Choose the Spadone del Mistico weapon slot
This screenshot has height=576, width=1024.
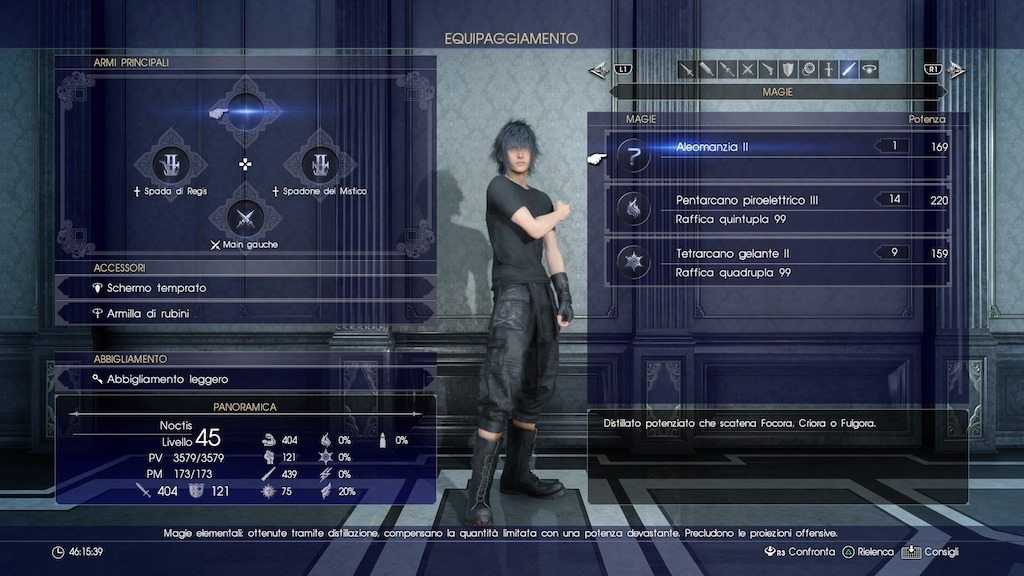coord(320,163)
